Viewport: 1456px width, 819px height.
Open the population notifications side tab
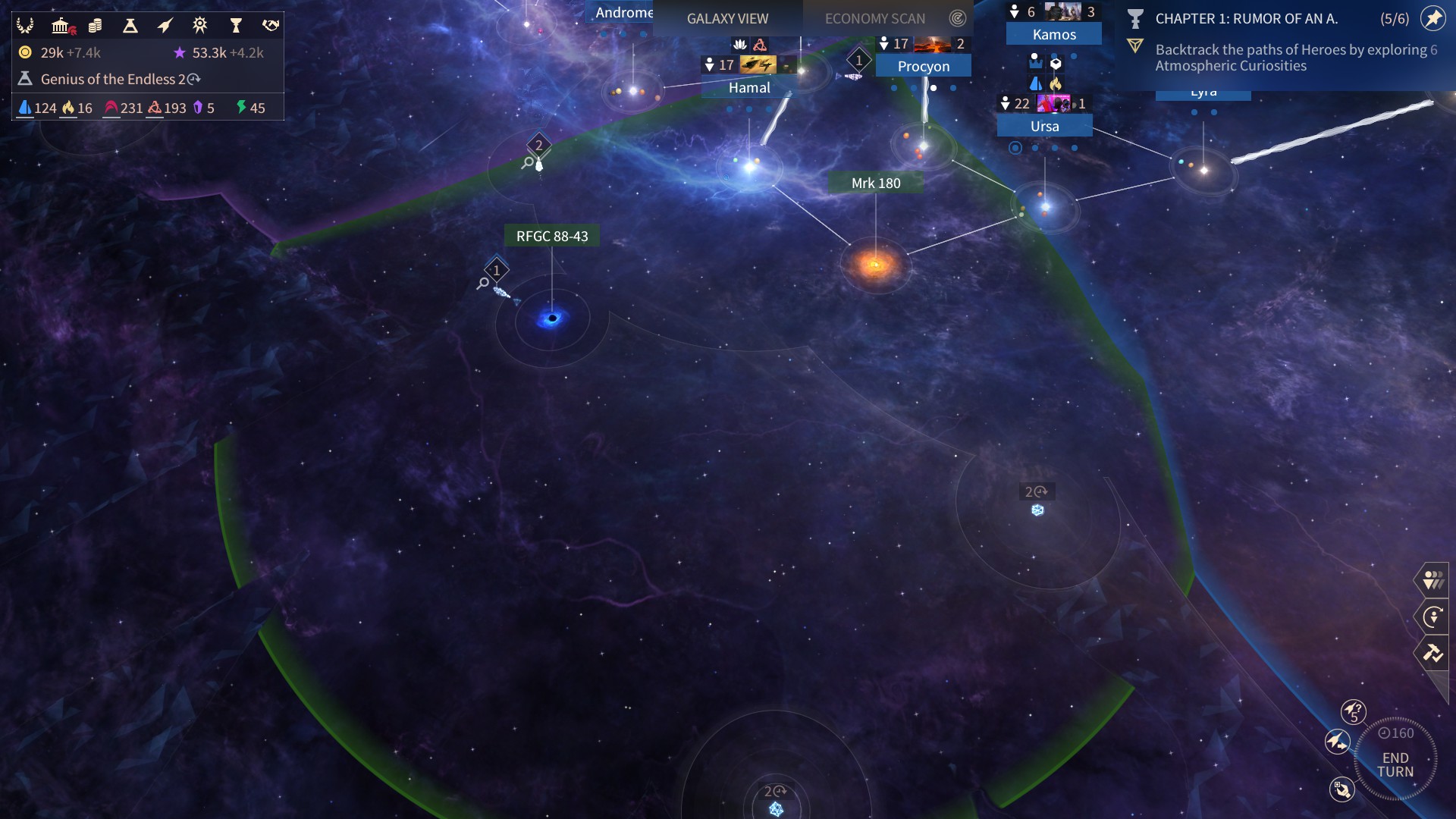click(1432, 580)
